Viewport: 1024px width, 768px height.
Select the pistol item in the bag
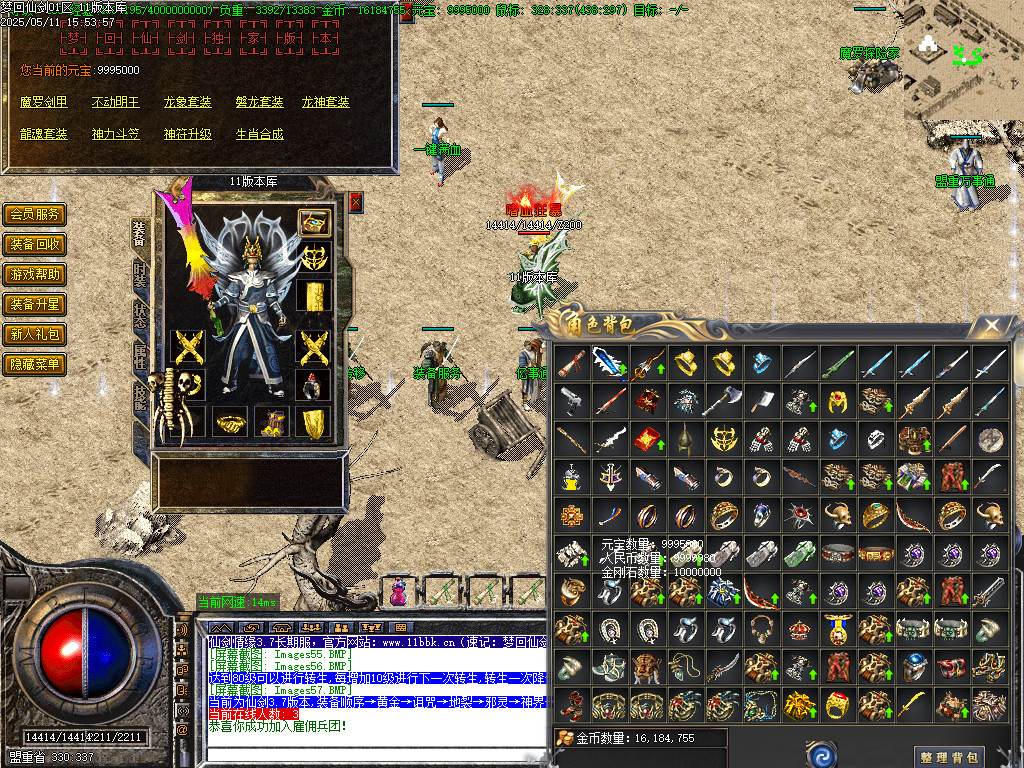point(571,401)
